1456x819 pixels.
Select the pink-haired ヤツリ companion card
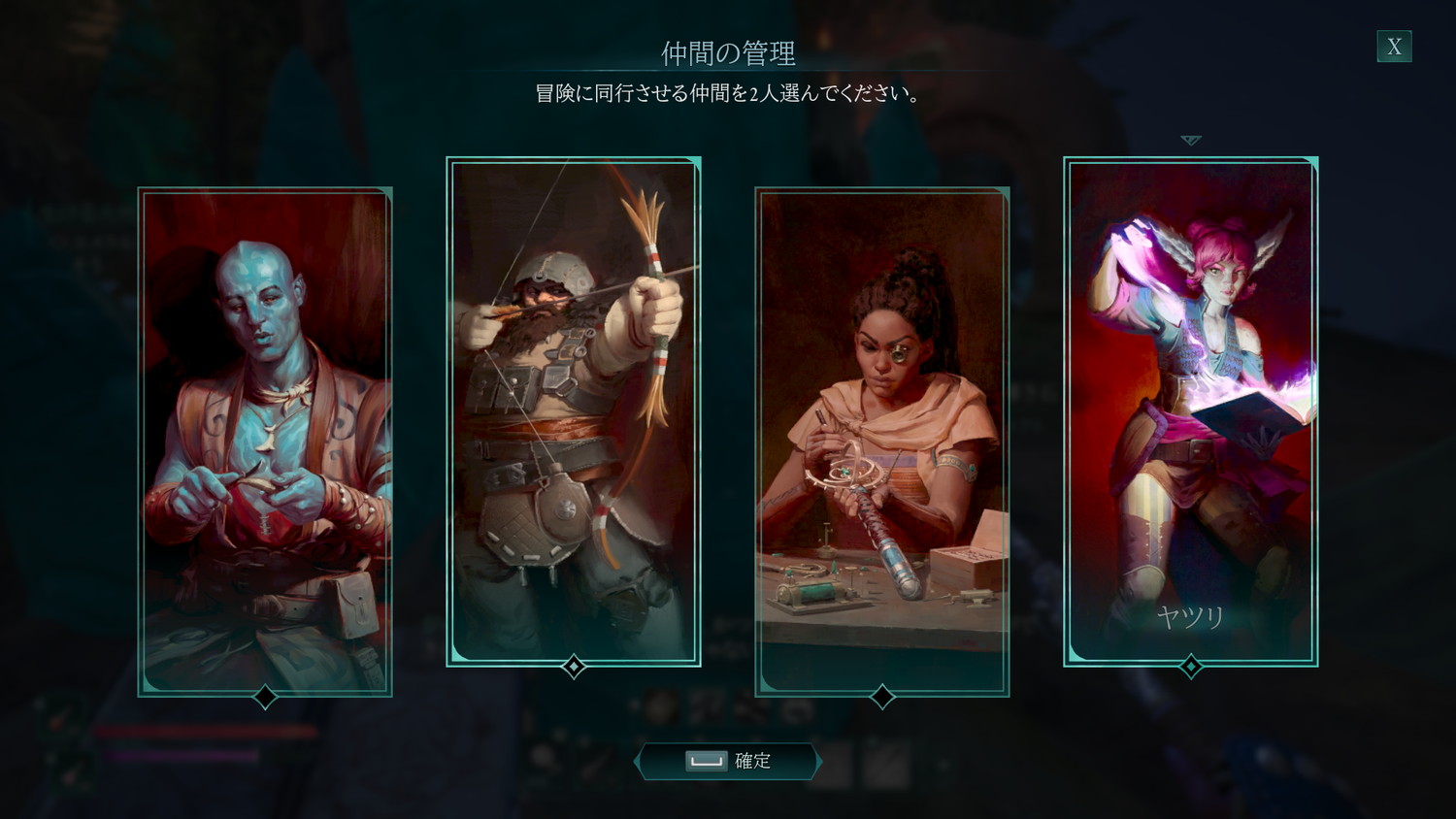1191,411
